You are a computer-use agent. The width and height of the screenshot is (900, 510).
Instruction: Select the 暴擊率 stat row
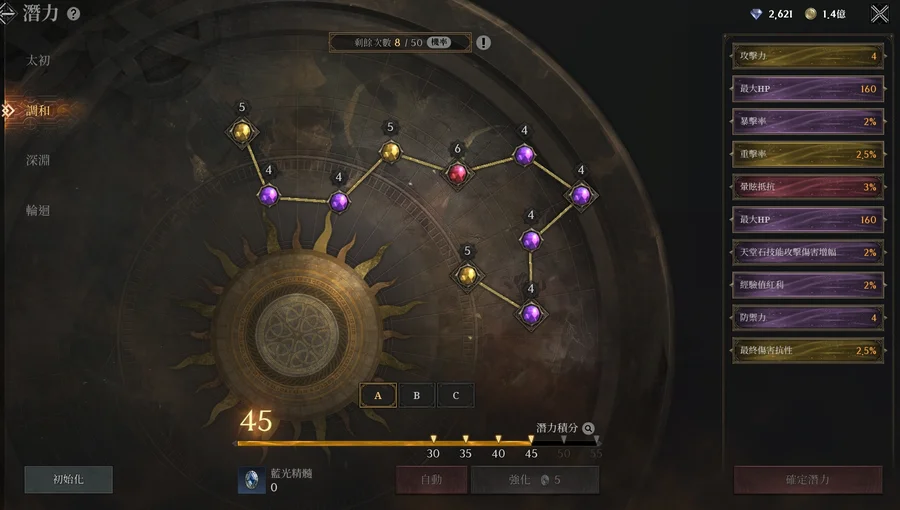(807, 121)
